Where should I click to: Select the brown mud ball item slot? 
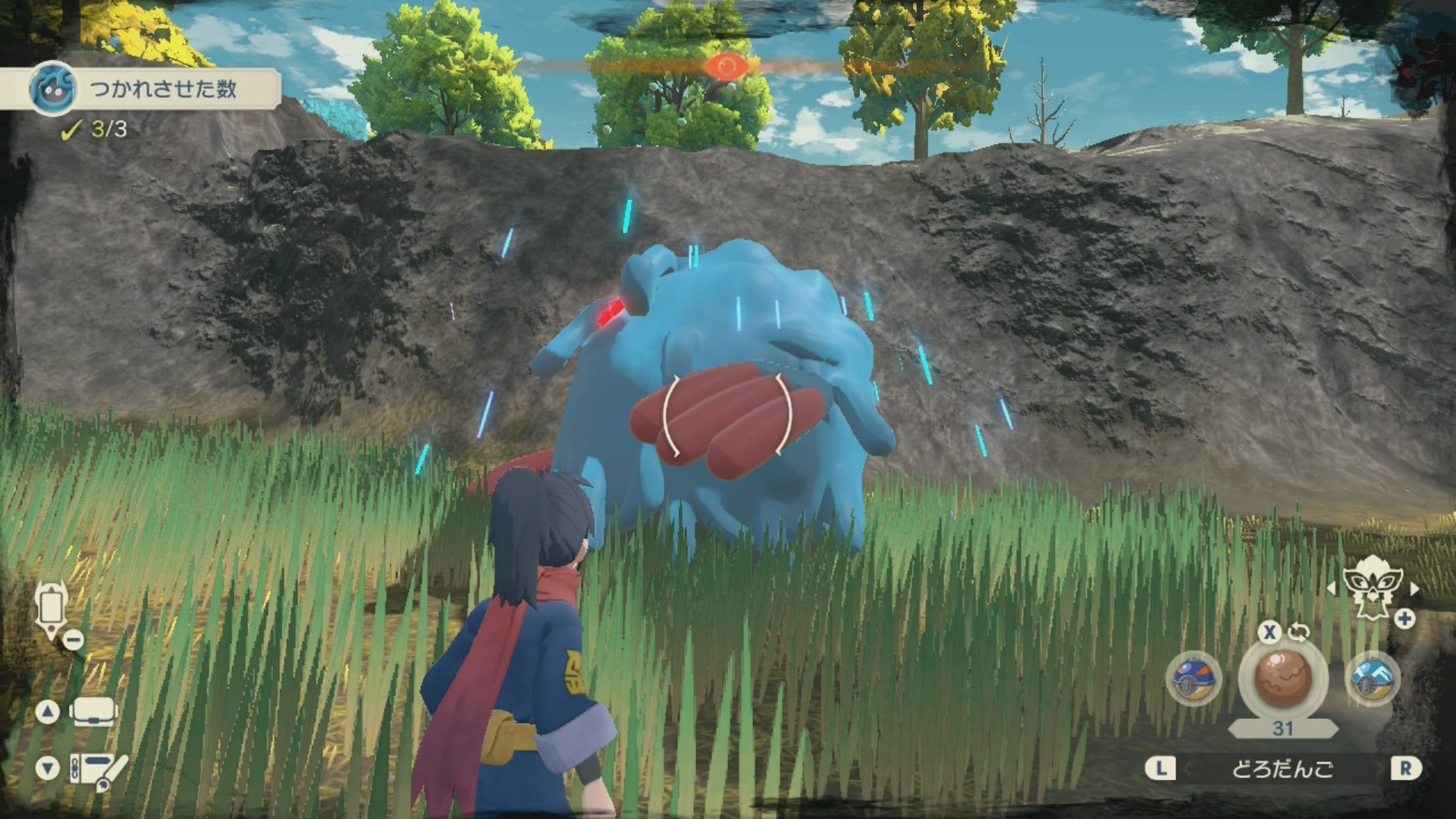1282,677
